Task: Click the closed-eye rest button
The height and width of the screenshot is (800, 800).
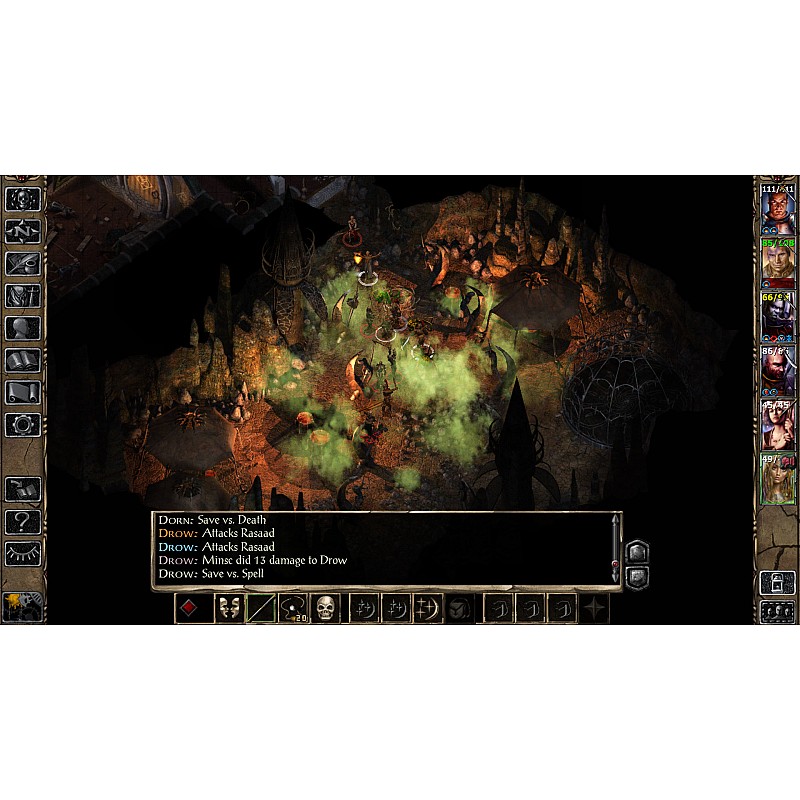Action: (22, 552)
